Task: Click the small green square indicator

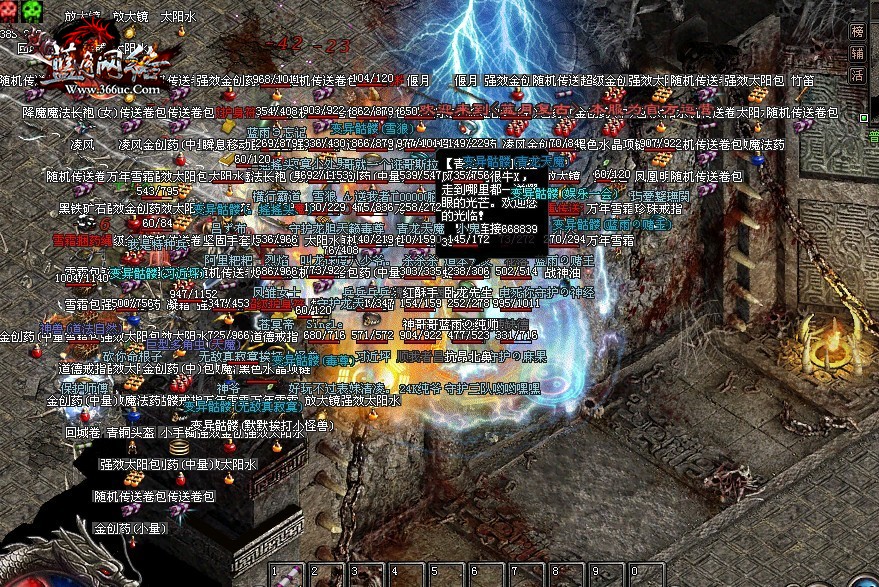Action: click(862, 118)
